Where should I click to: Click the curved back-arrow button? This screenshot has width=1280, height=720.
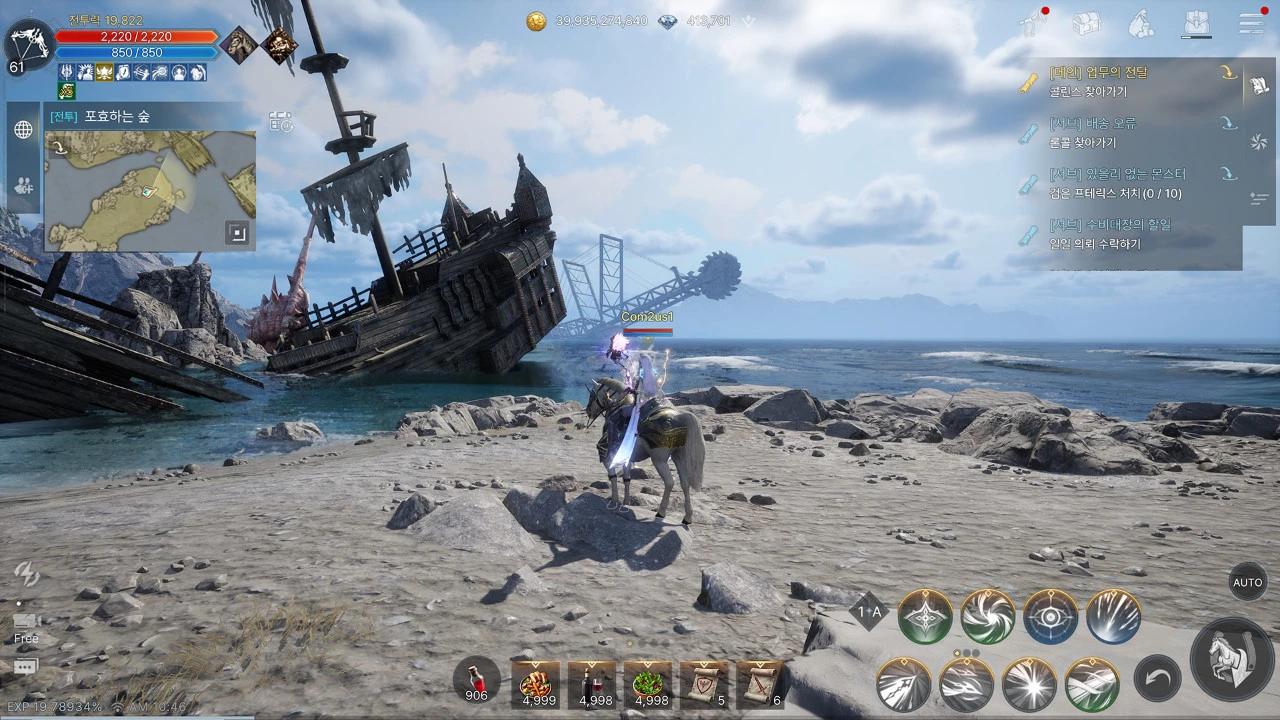coord(1157,682)
